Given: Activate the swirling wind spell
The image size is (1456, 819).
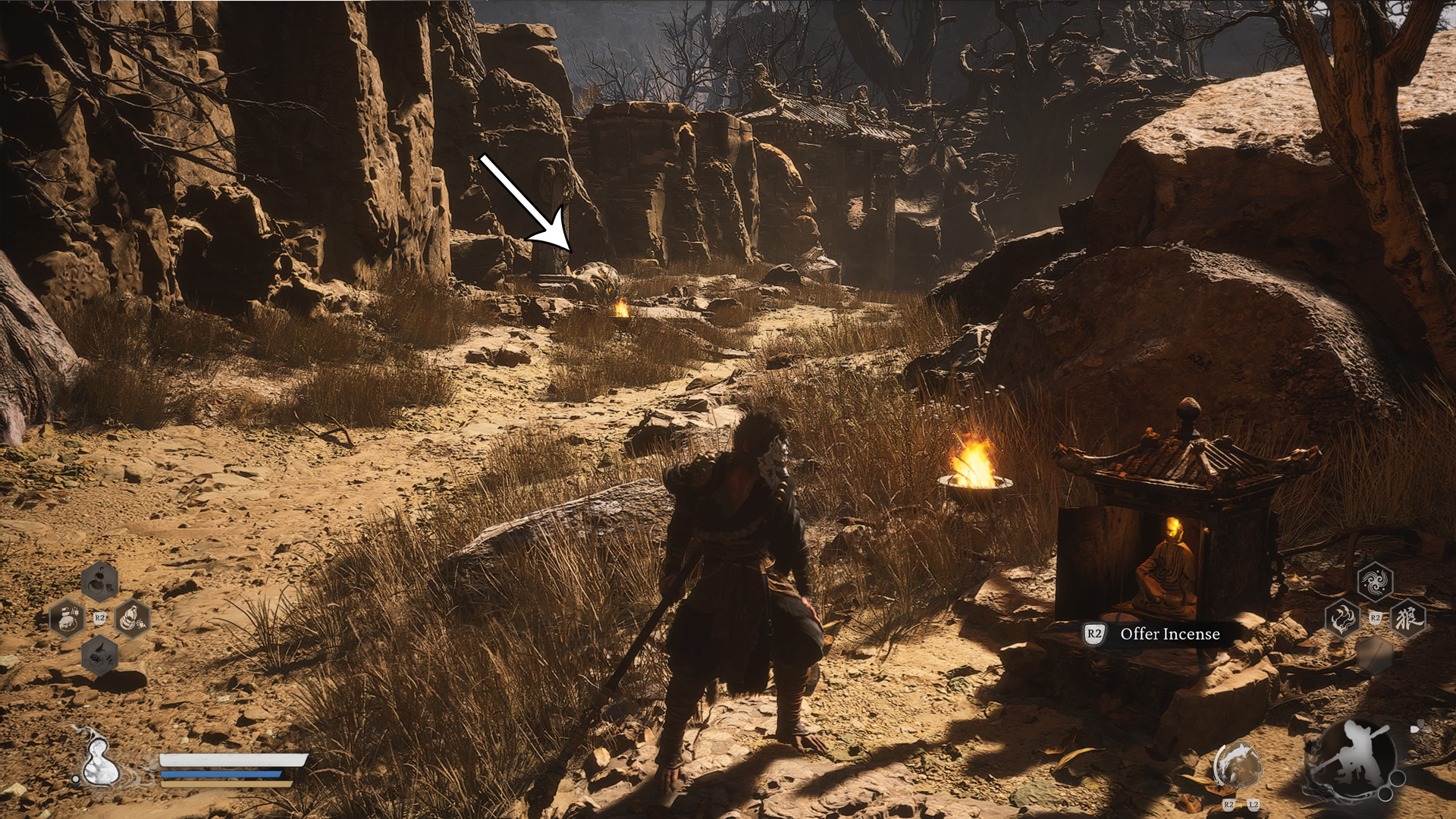Looking at the screenshot, I should pos(1375,582).
